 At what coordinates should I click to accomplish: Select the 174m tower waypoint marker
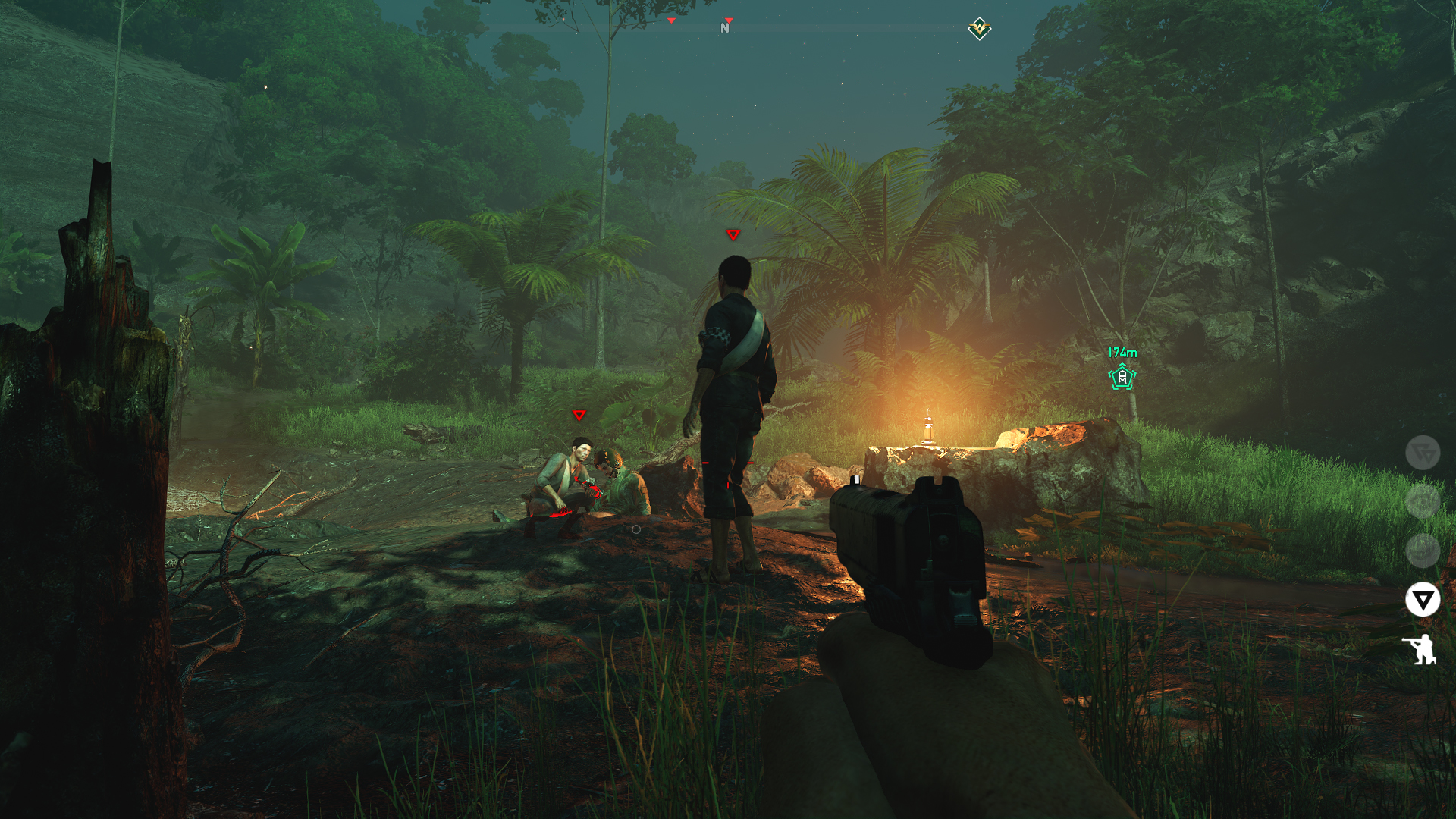pos(1122,376)
